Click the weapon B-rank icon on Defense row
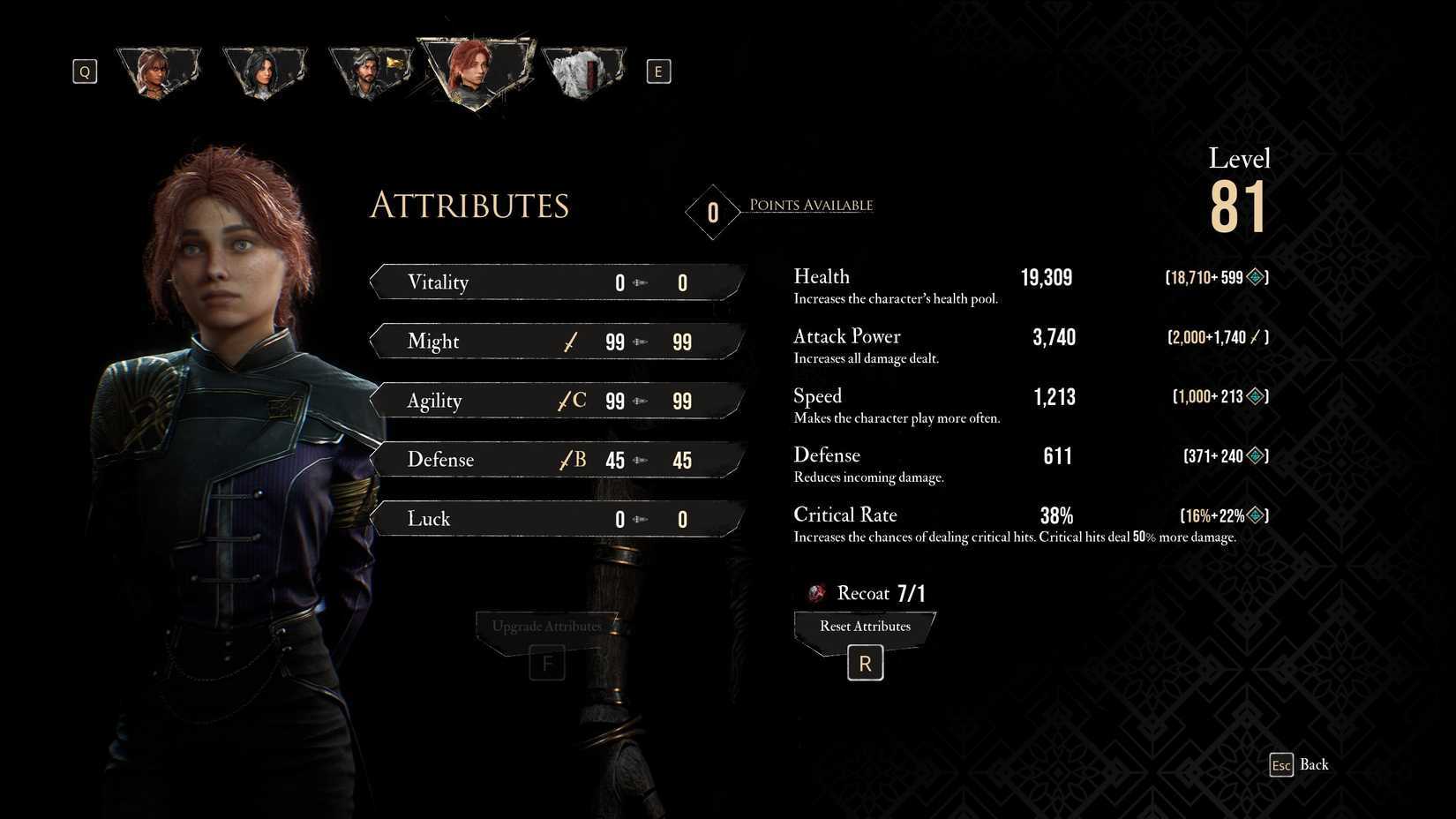 571,460
